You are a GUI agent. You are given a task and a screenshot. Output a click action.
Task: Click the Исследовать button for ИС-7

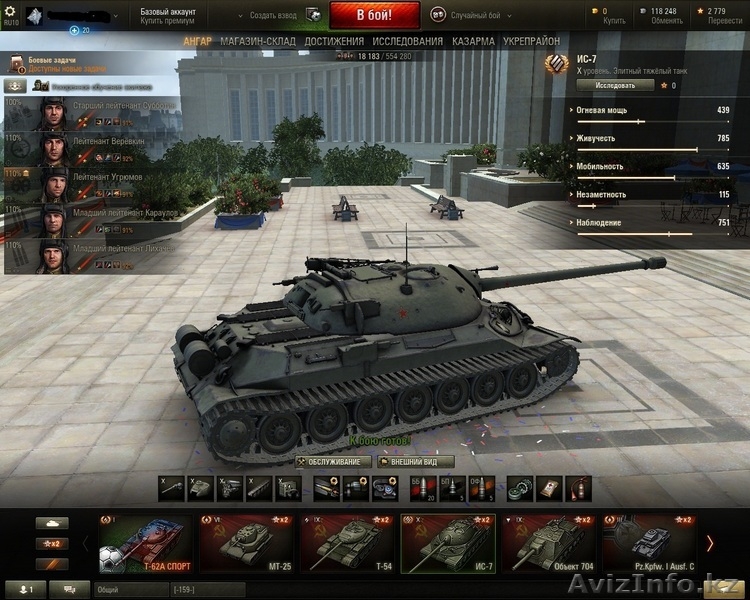615,85
